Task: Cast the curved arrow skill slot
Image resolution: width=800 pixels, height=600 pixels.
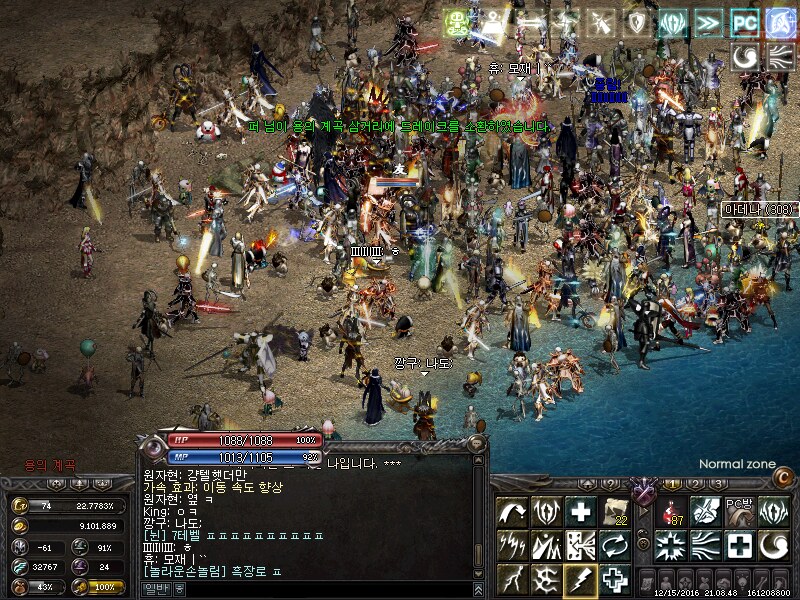Action: 512,511
